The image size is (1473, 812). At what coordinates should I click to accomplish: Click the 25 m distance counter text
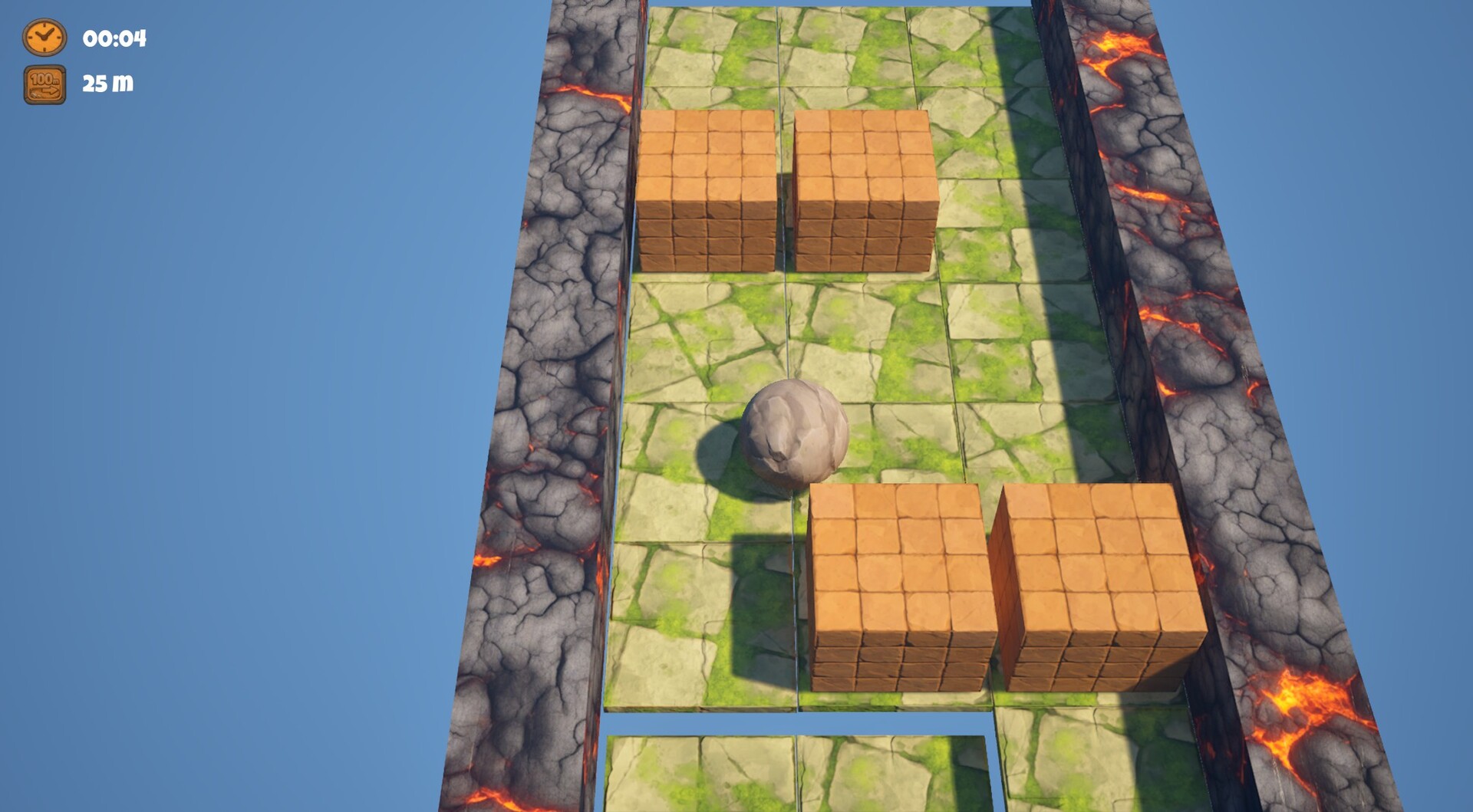(107, 84)
